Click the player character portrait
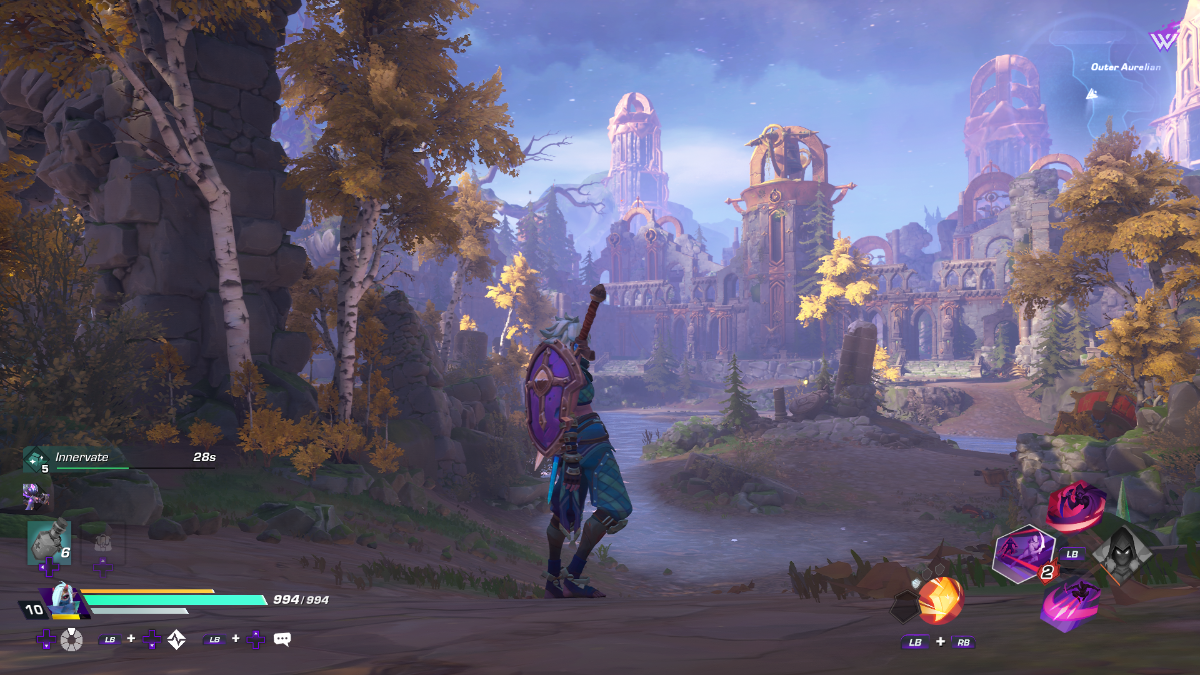The width and height of the screenshot is (1200, 675). (x=63, y=601)
